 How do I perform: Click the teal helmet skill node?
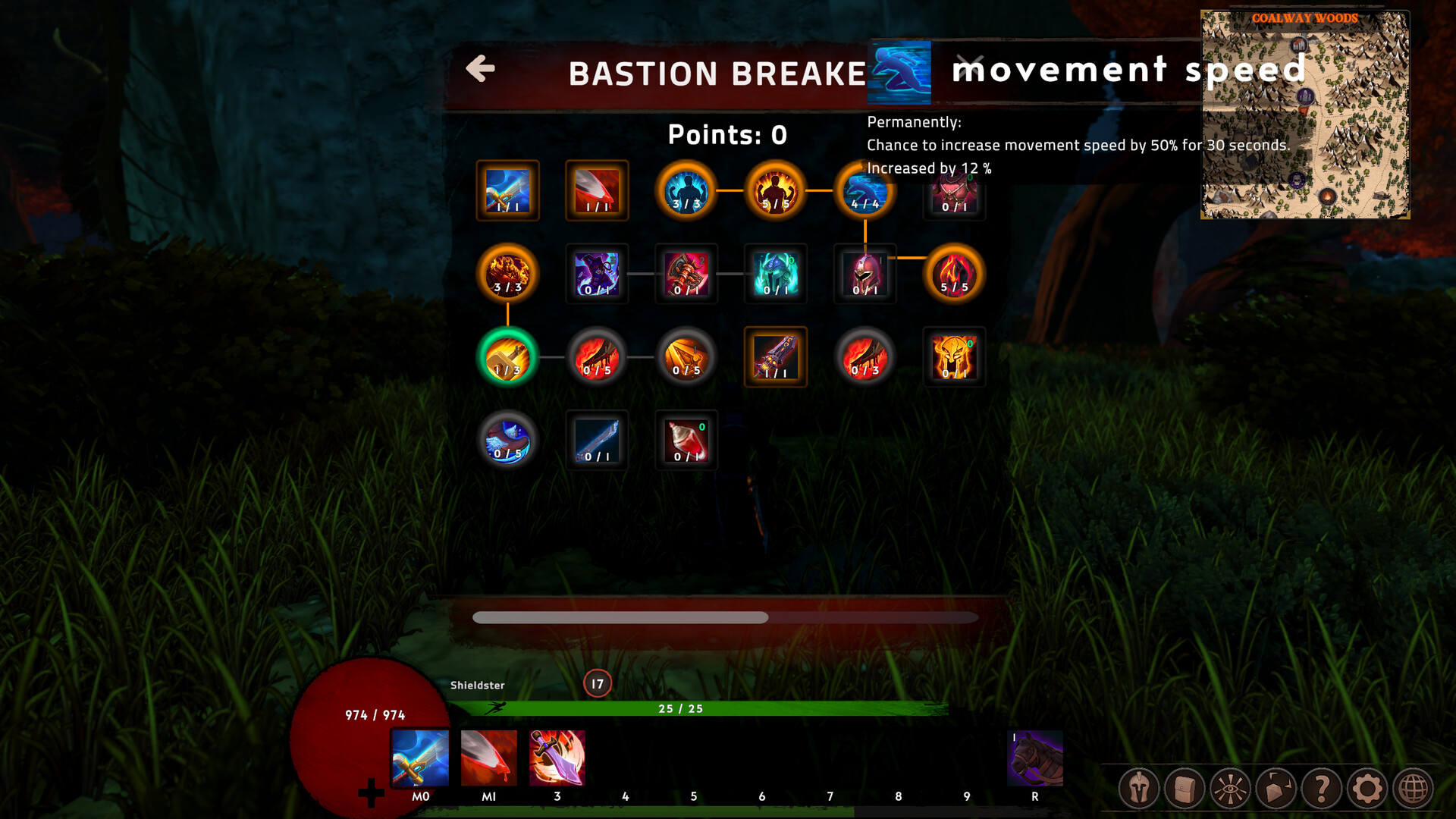[775, 275]
